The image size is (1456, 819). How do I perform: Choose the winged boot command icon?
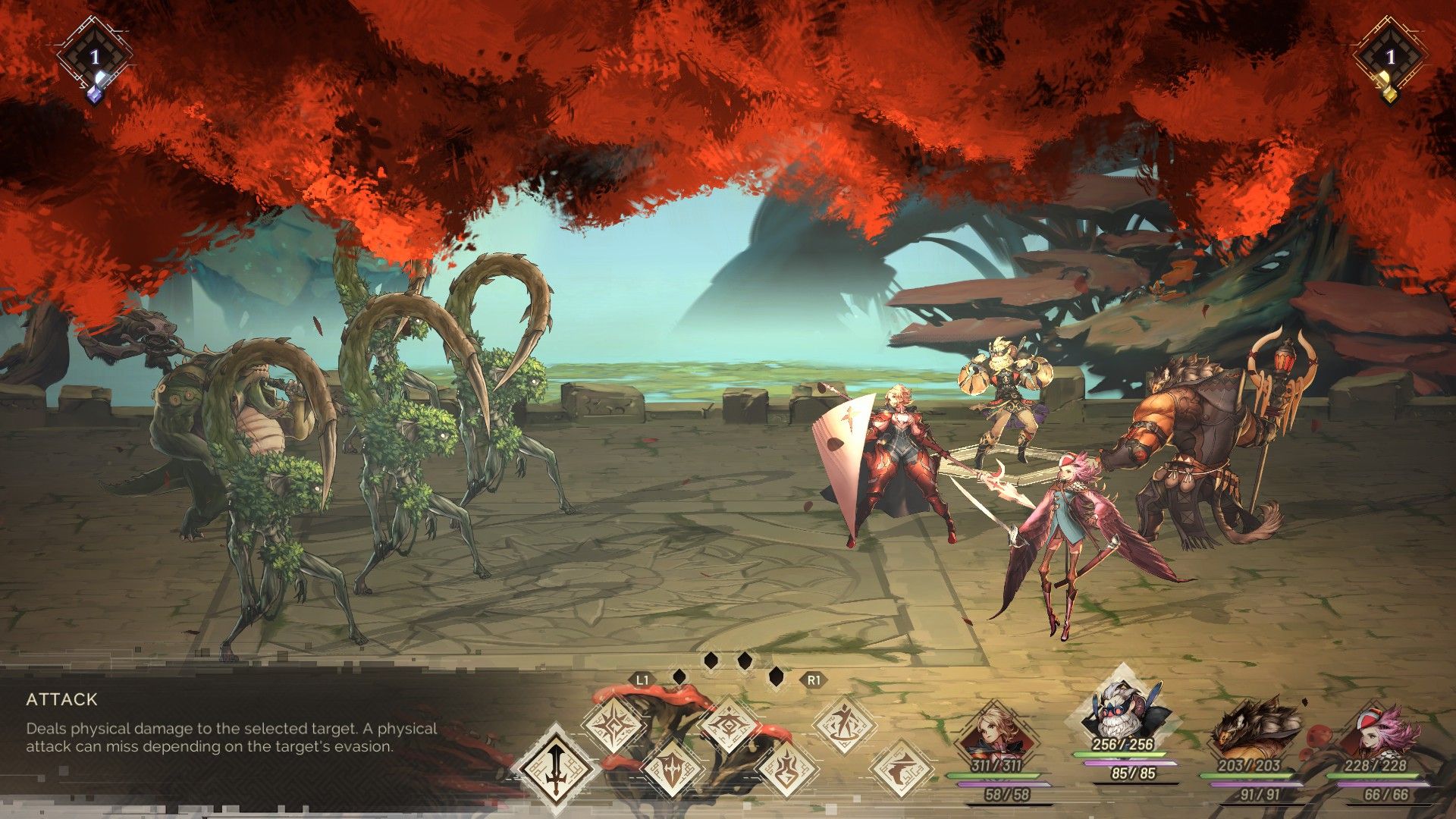click(x=902, y=767)
